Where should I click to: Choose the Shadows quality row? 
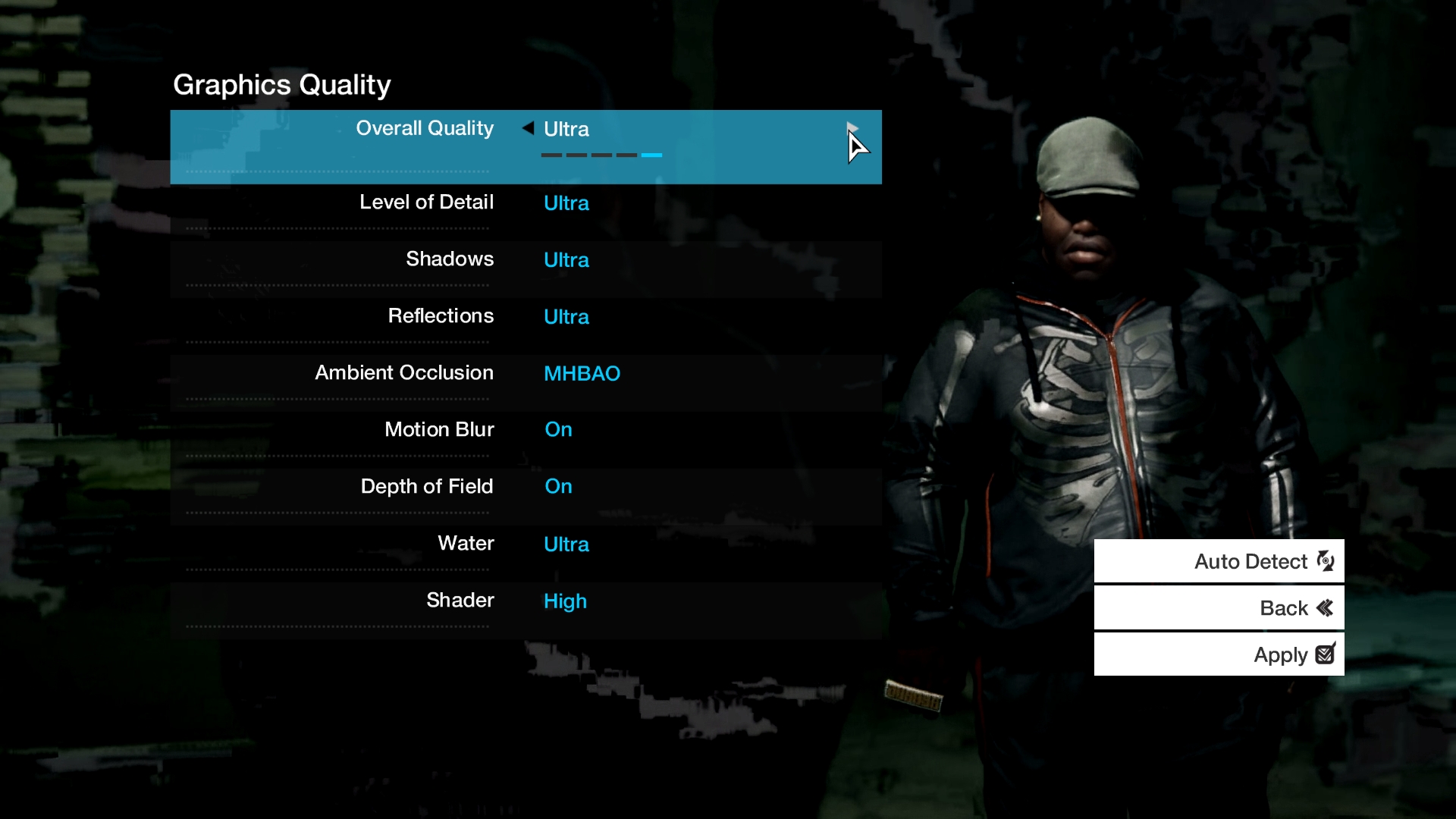(x=525, y=260)
